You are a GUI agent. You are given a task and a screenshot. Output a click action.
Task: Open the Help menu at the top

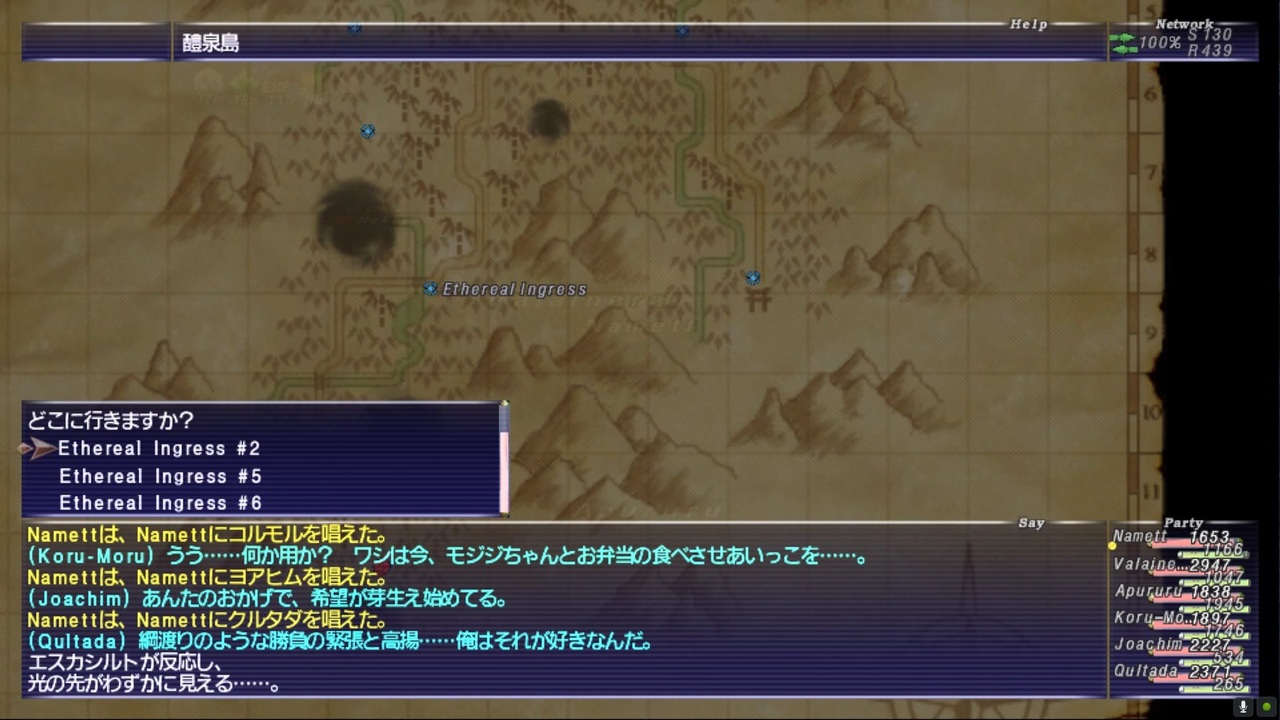click(1028, 24)
